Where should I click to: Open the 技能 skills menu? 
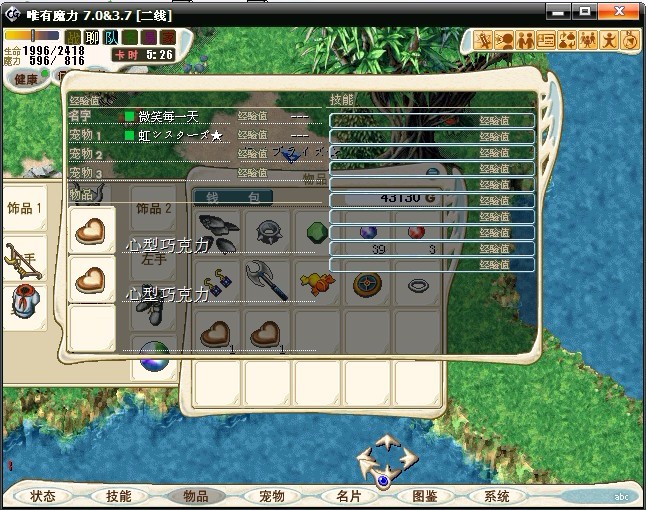119,496
